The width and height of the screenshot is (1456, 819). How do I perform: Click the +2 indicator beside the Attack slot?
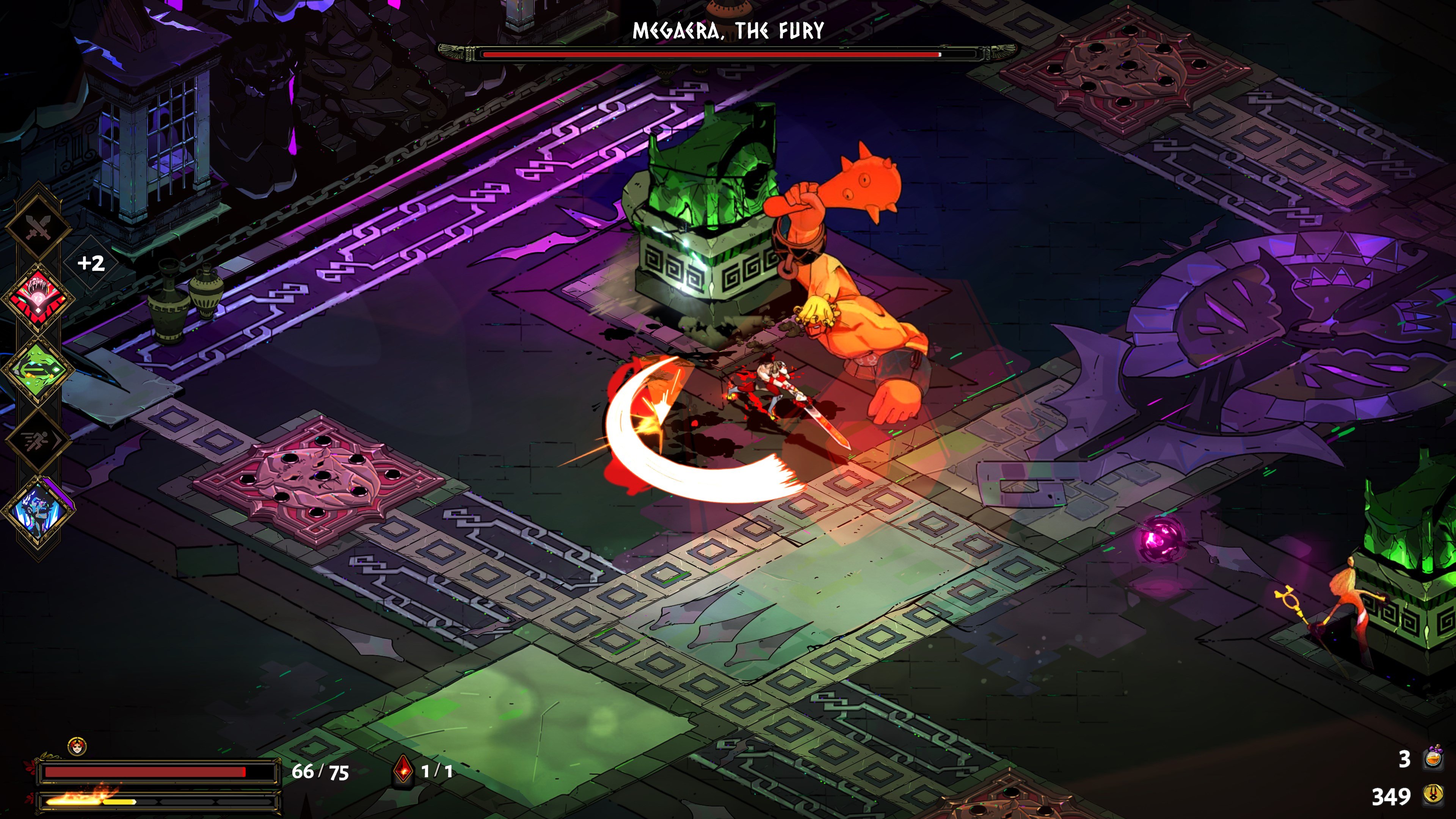(x=91, y=263)
